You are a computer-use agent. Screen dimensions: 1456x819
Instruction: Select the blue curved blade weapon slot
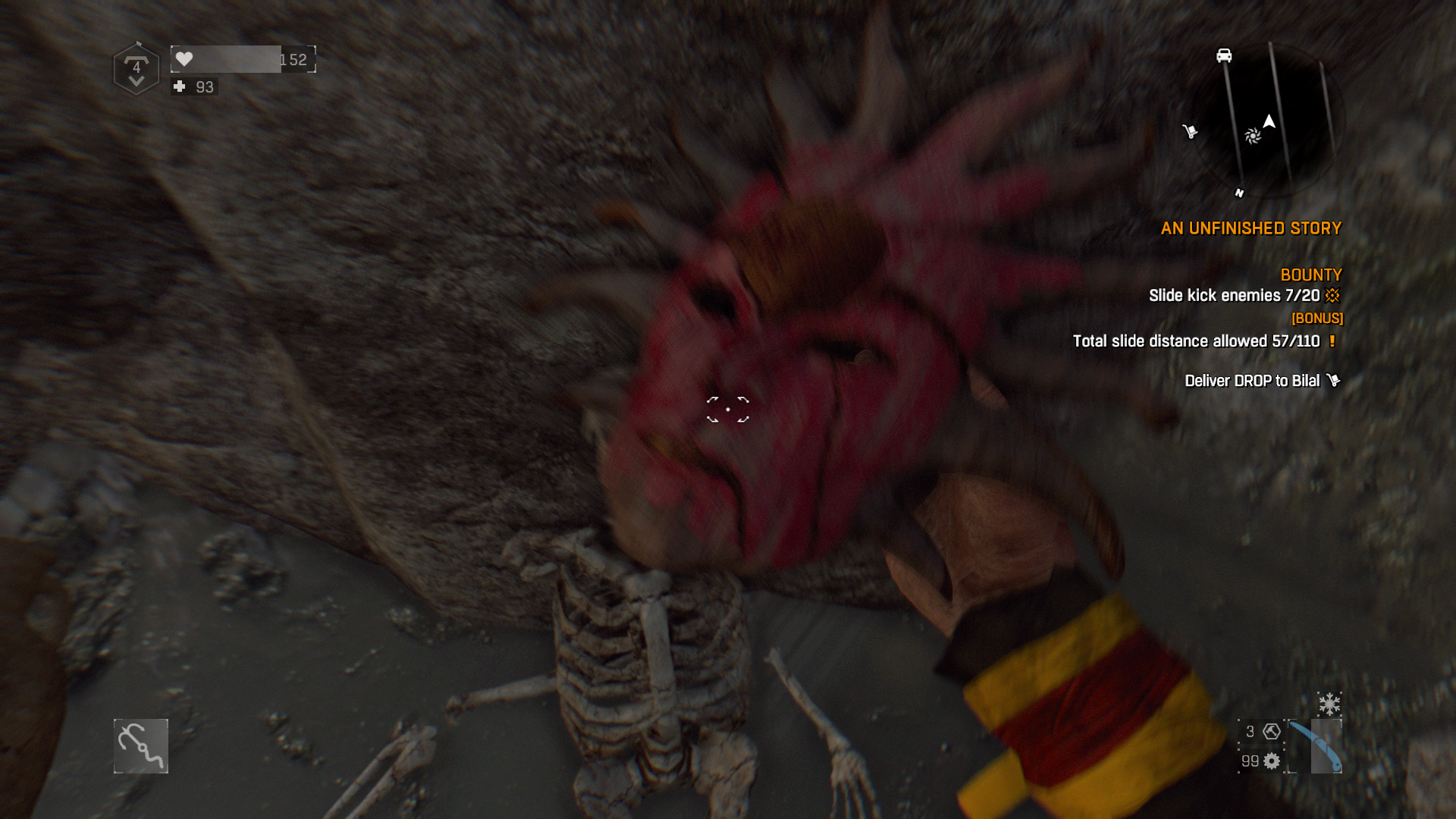[x=1316, y=746]
